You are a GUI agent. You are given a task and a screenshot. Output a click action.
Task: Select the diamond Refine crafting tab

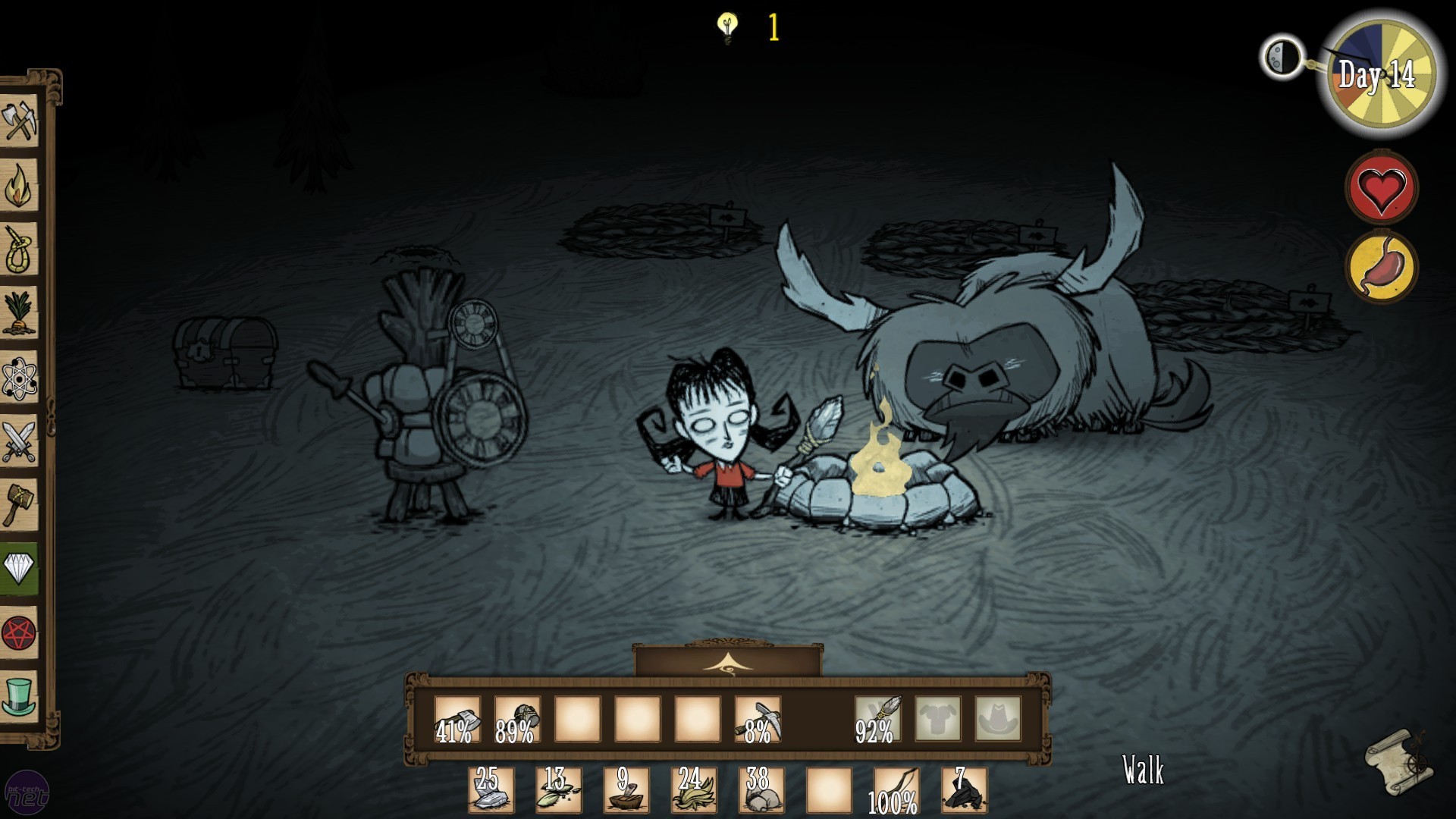[19, 567]
